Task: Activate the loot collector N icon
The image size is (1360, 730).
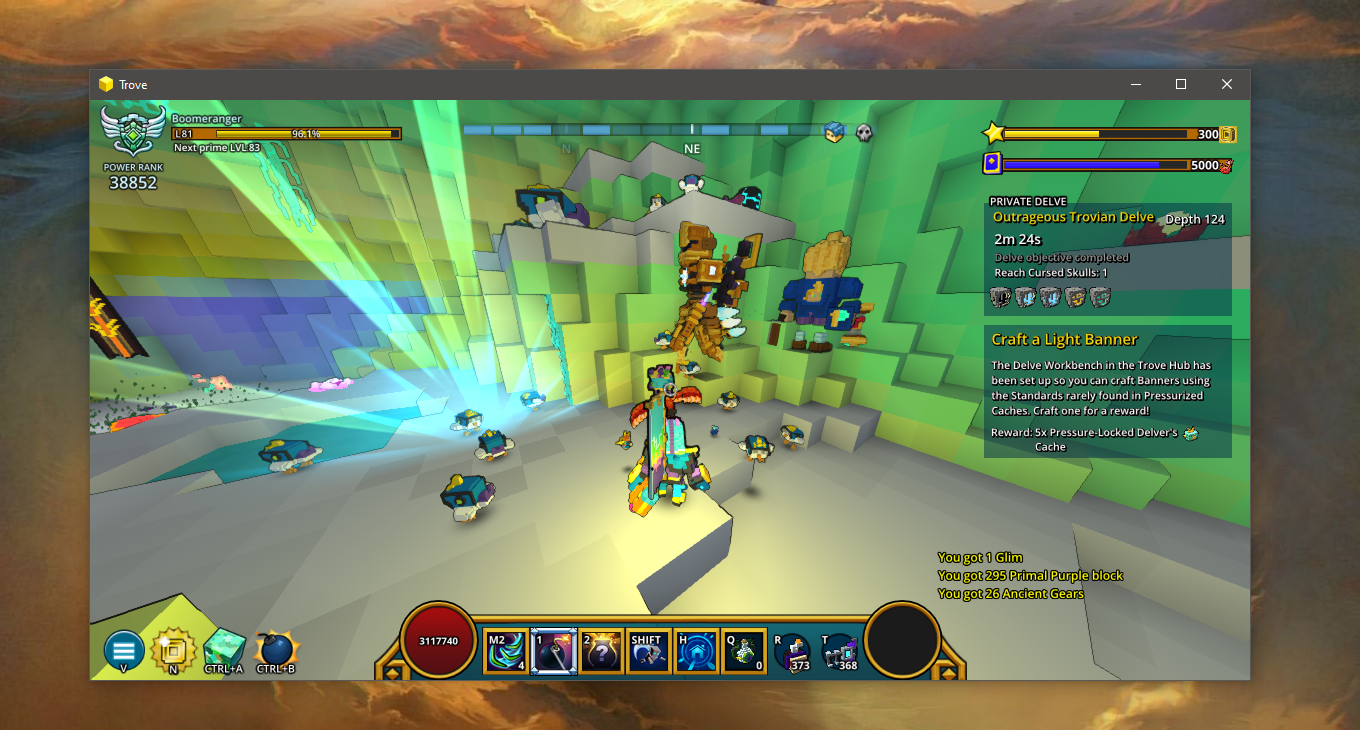Action: pyautogui.click(x=174, y=650)
